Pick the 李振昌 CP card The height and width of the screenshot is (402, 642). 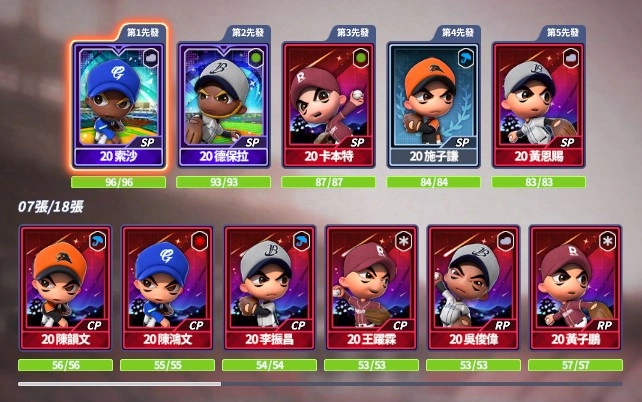269,287
